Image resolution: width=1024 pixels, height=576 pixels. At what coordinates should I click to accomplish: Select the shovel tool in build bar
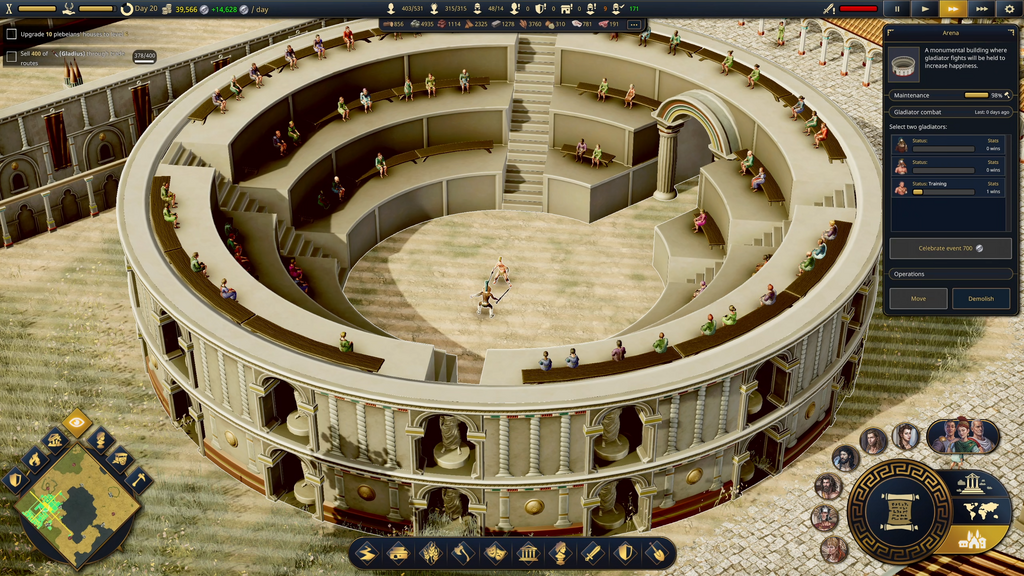click(656, 553)
